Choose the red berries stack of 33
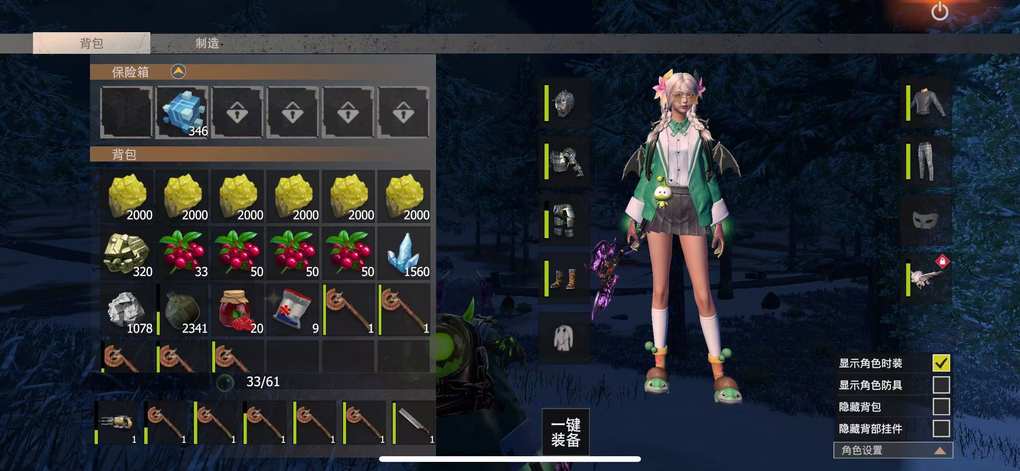The width and height of the screenshot is (1020, 471). pyautogui.click(x=182, y=251)
